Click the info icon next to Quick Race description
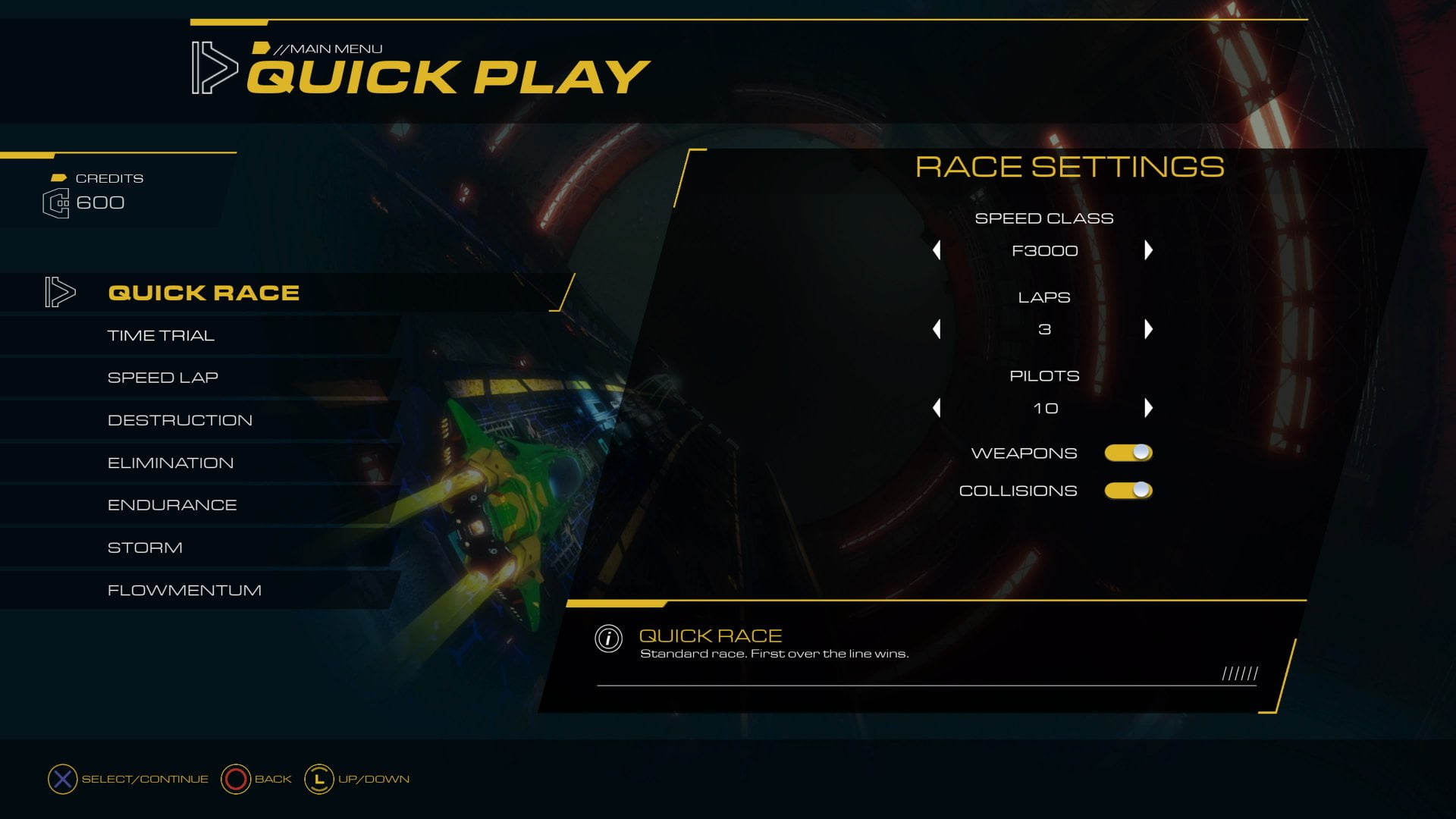1456x819 pixels. (x=606, y=639)
